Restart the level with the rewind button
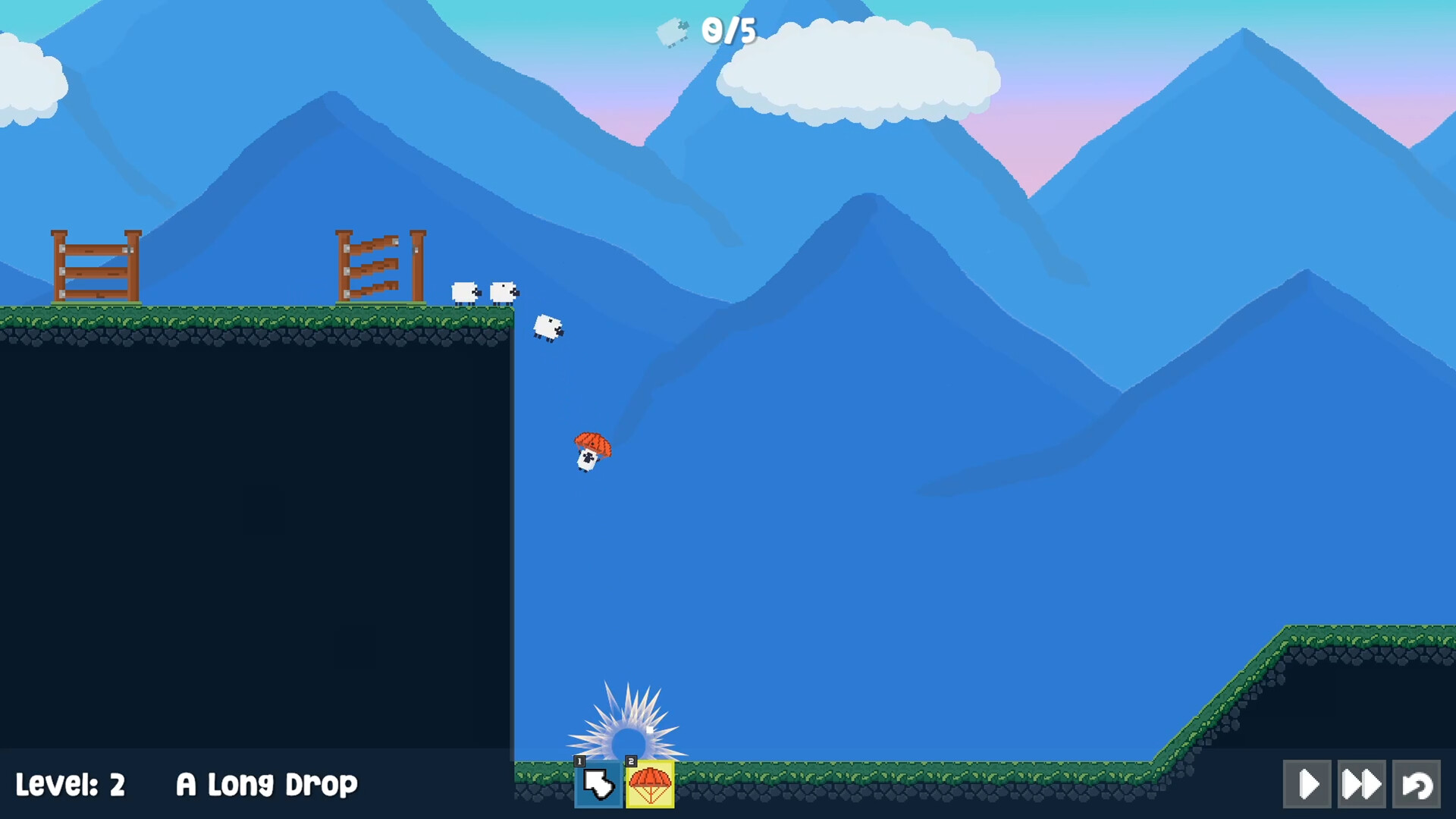This screenshot has width=1456, height=819. click(1417, 784)
